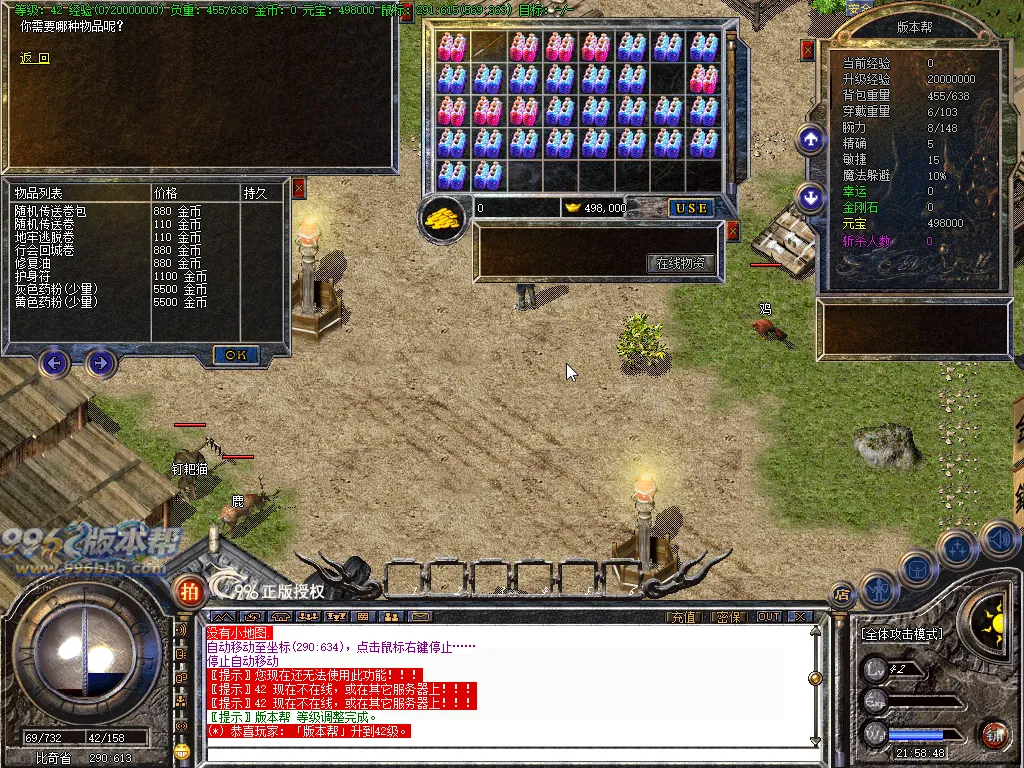Open the 充值 recharge button

pos(683,617)
